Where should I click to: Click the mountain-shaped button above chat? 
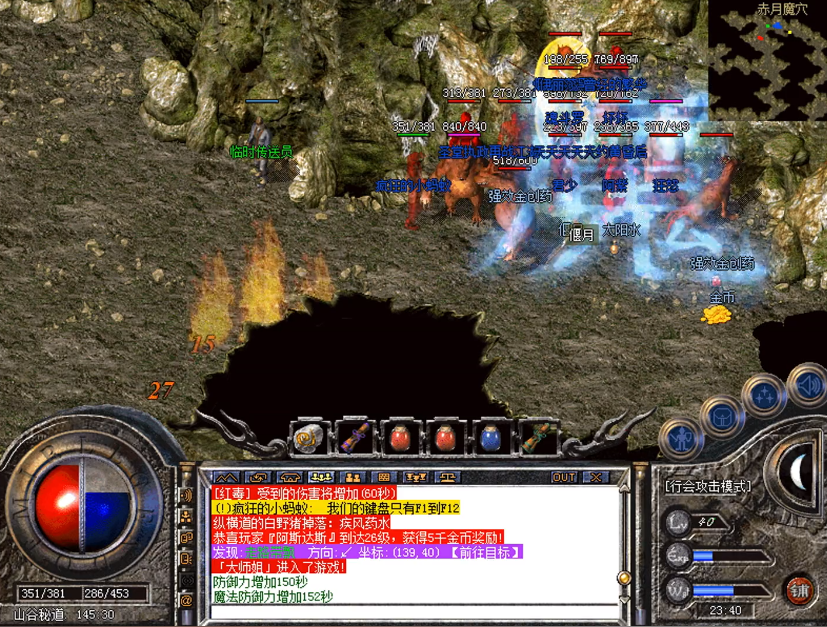click(227, 477)
